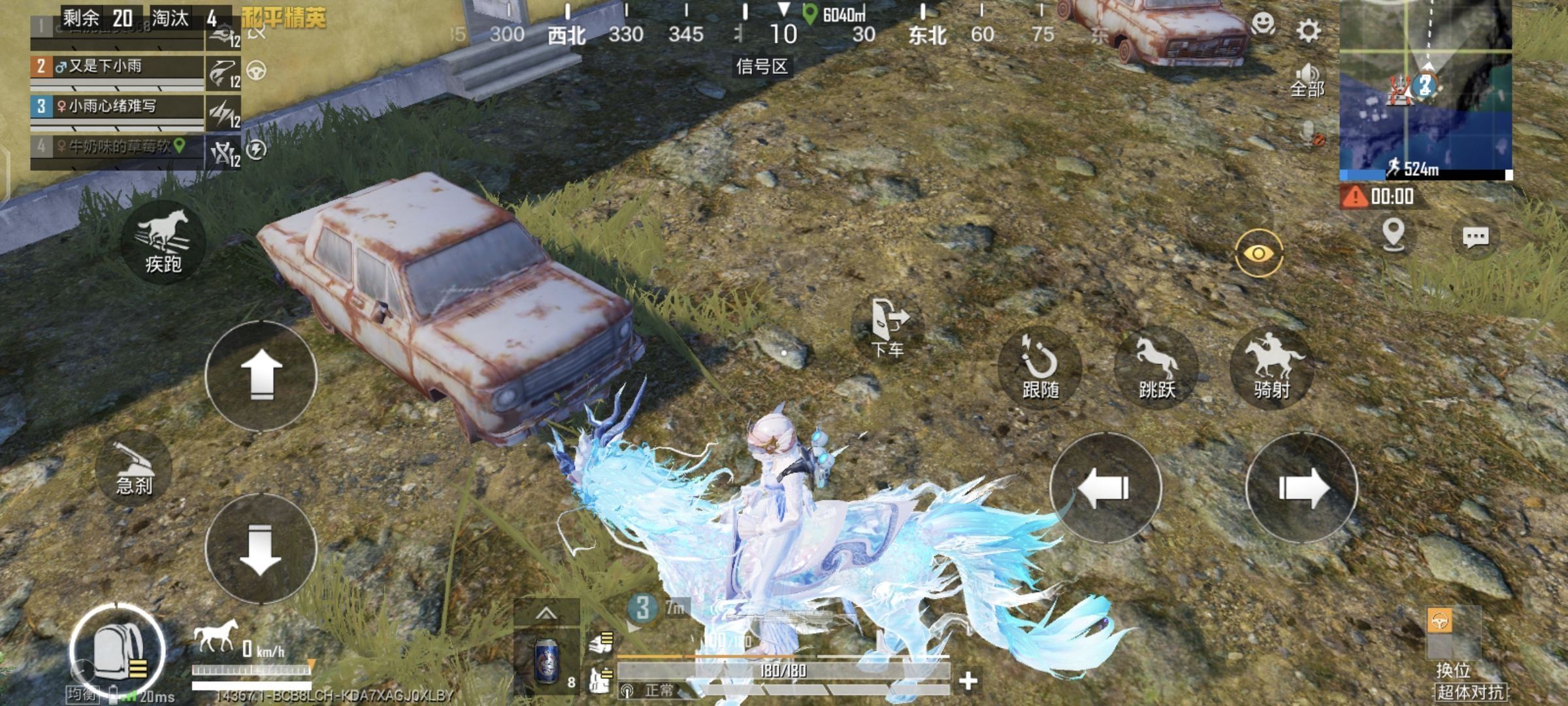This screenshot has width=1568, height=706.
Task: Place a map marker with pin icon
Action: pyautogui.click(x=1393, y=234)
